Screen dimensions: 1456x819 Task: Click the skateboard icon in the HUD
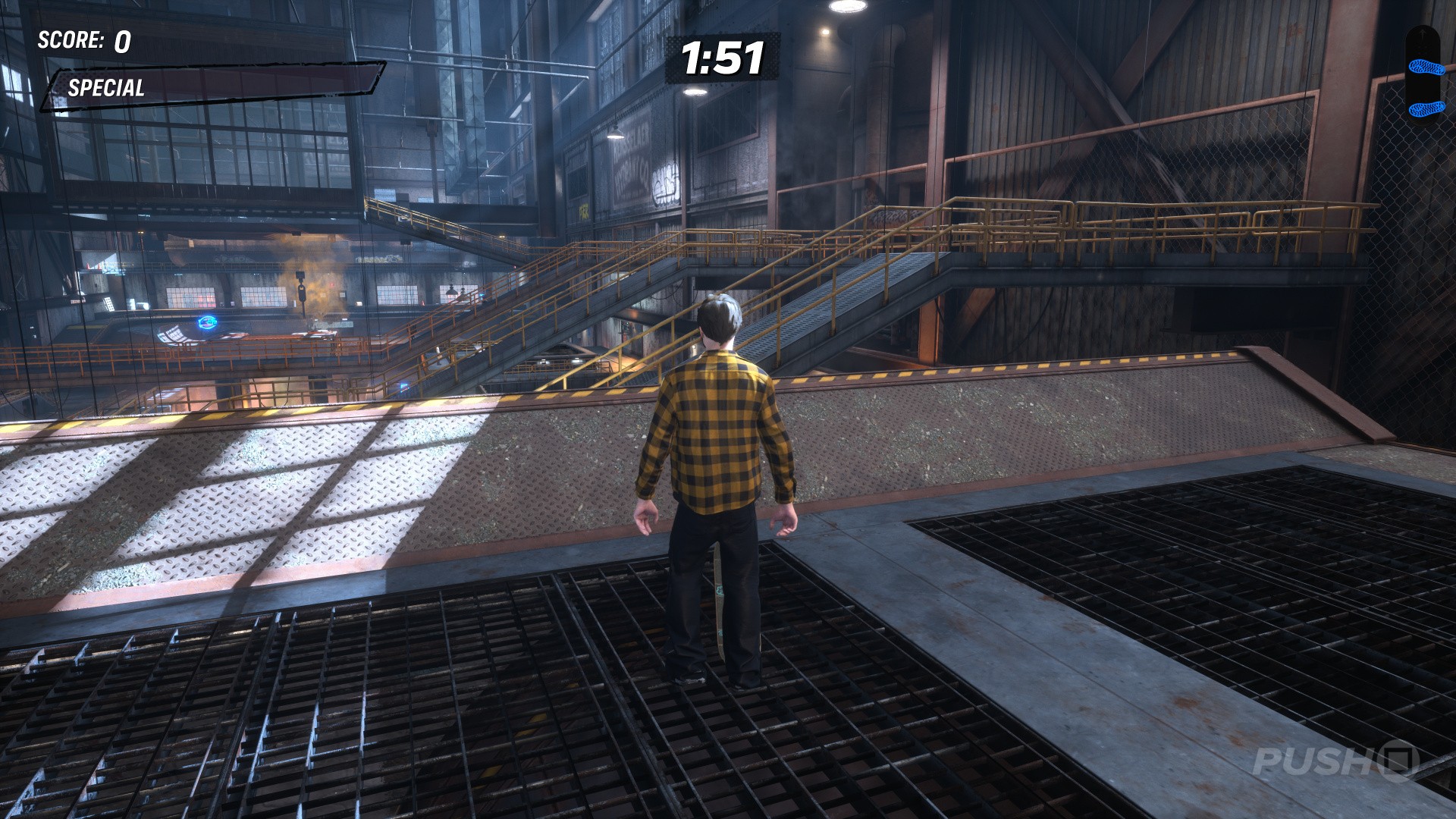pos(1422,74)
